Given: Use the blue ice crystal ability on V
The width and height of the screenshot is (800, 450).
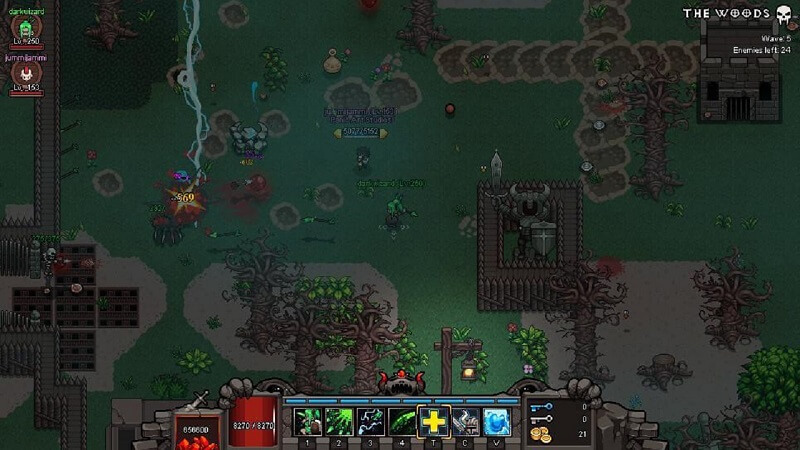Looking at the screenshot, I should (x=498, y=423).
